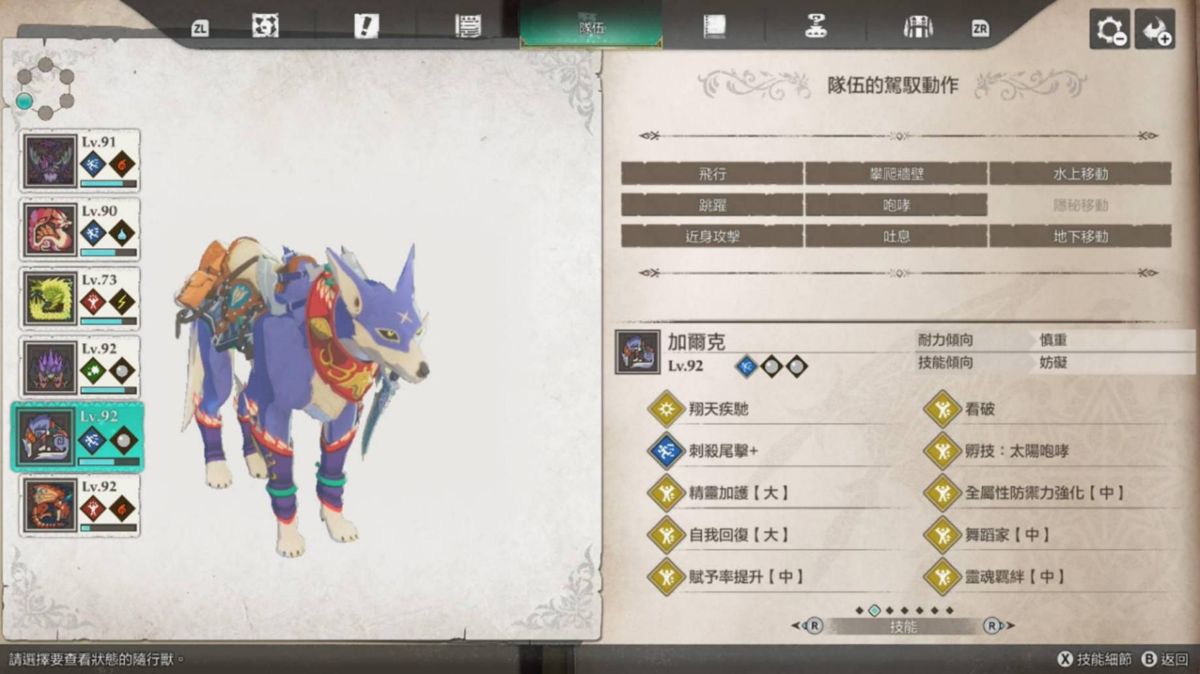Choose the 舞蹈家【中】 skill
The width and height of the screenshot is (1200, 674).
[x=1008, y=535]
